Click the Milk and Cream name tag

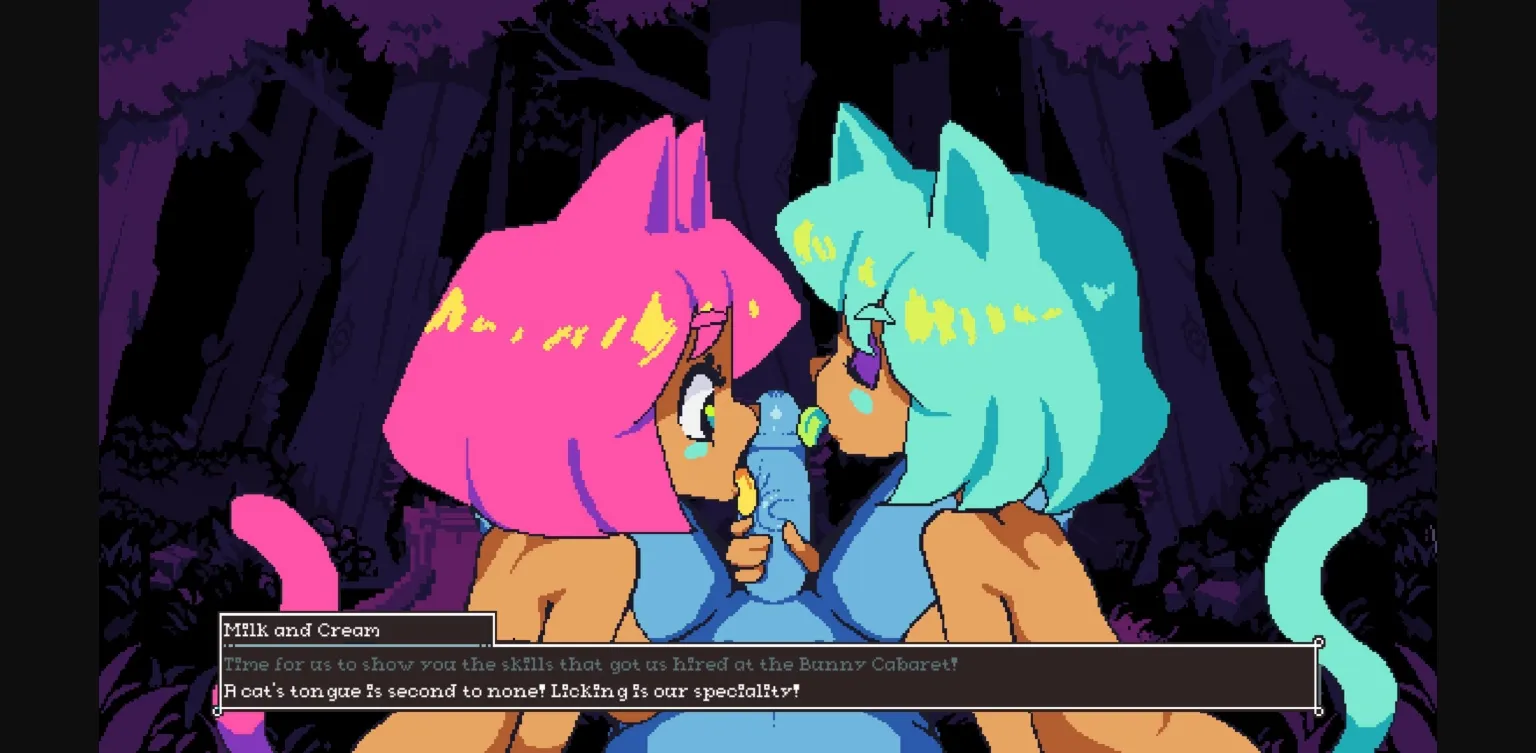[x=300, y=630]
